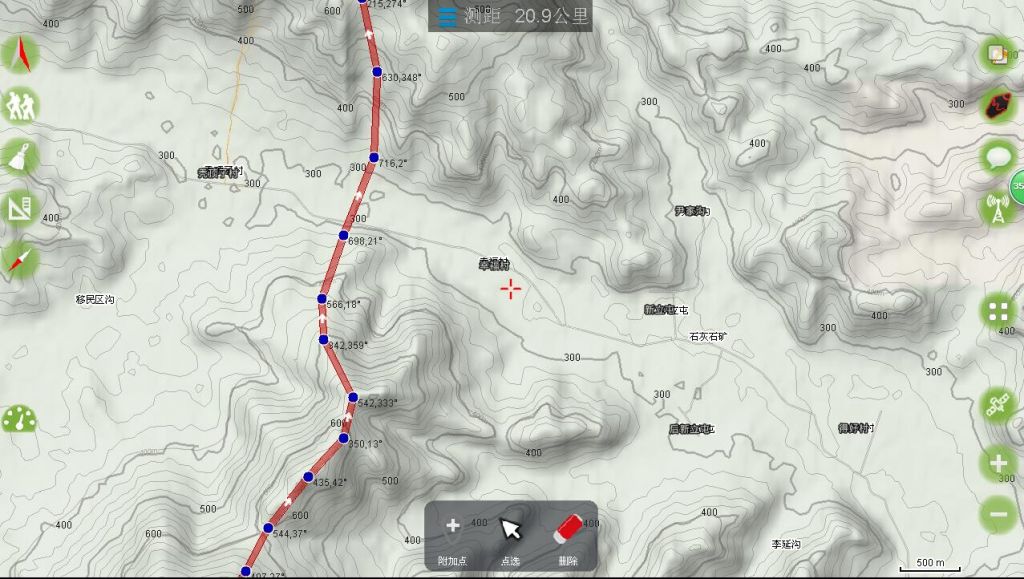Open the satellite positioning icon

pos(998,405)
